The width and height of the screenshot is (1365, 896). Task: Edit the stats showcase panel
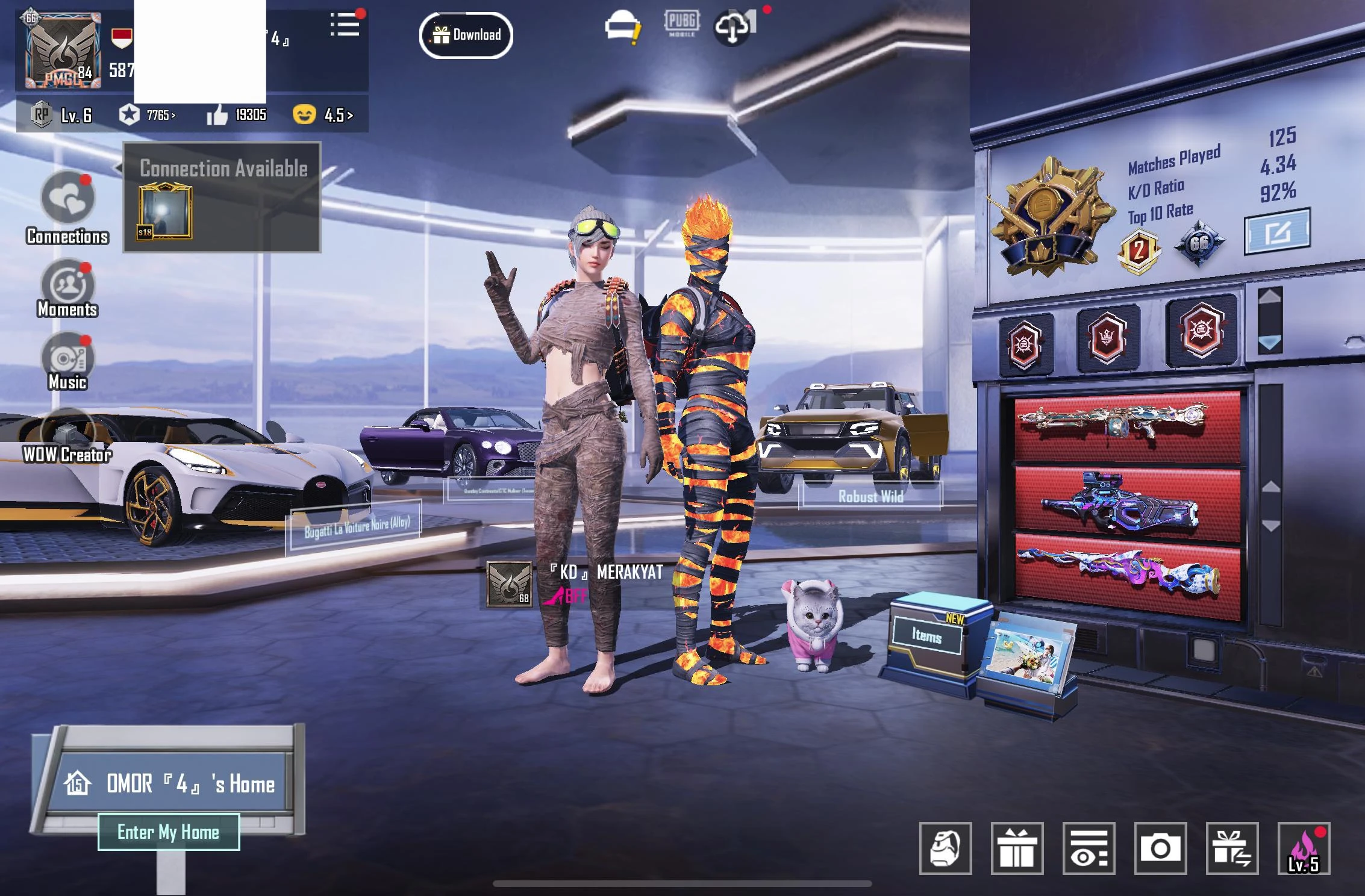[x=1277, y=231]
